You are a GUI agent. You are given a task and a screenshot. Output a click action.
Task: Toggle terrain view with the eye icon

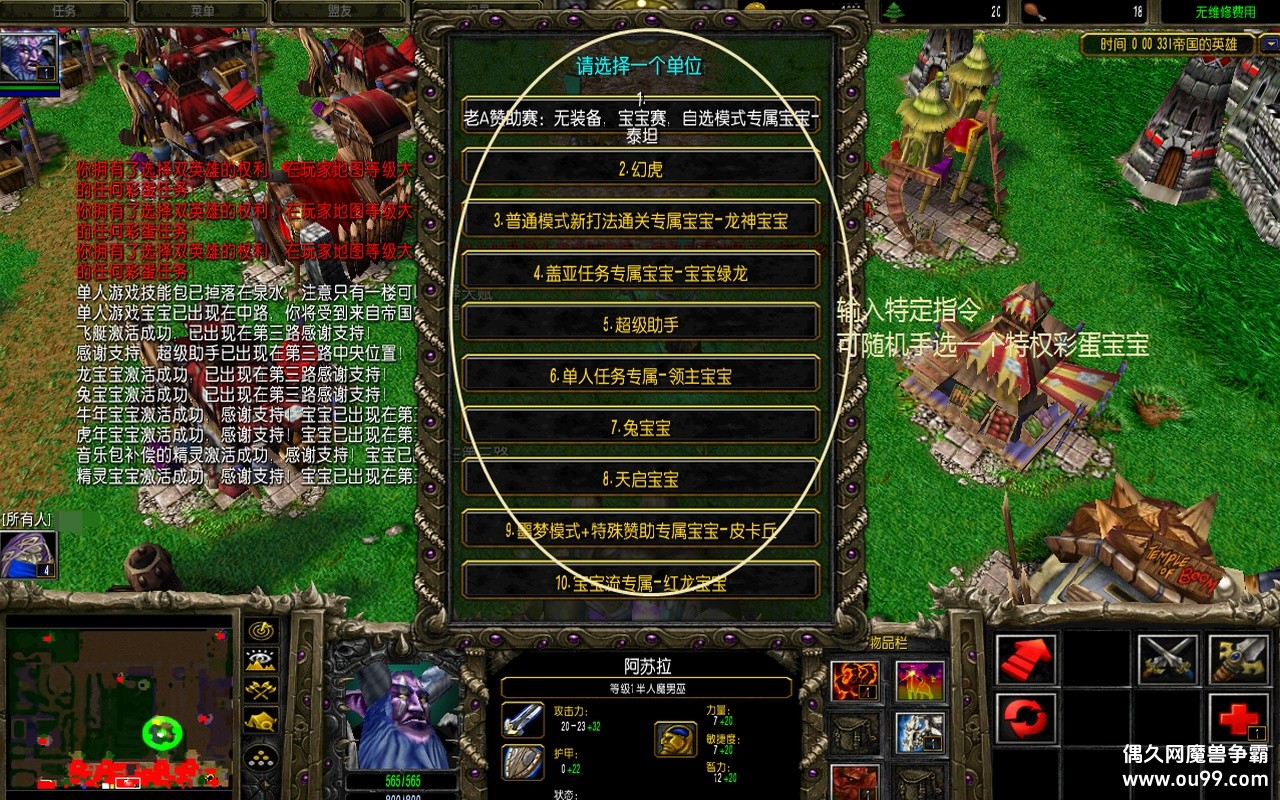pyautogui.click(x=259, y=661)
